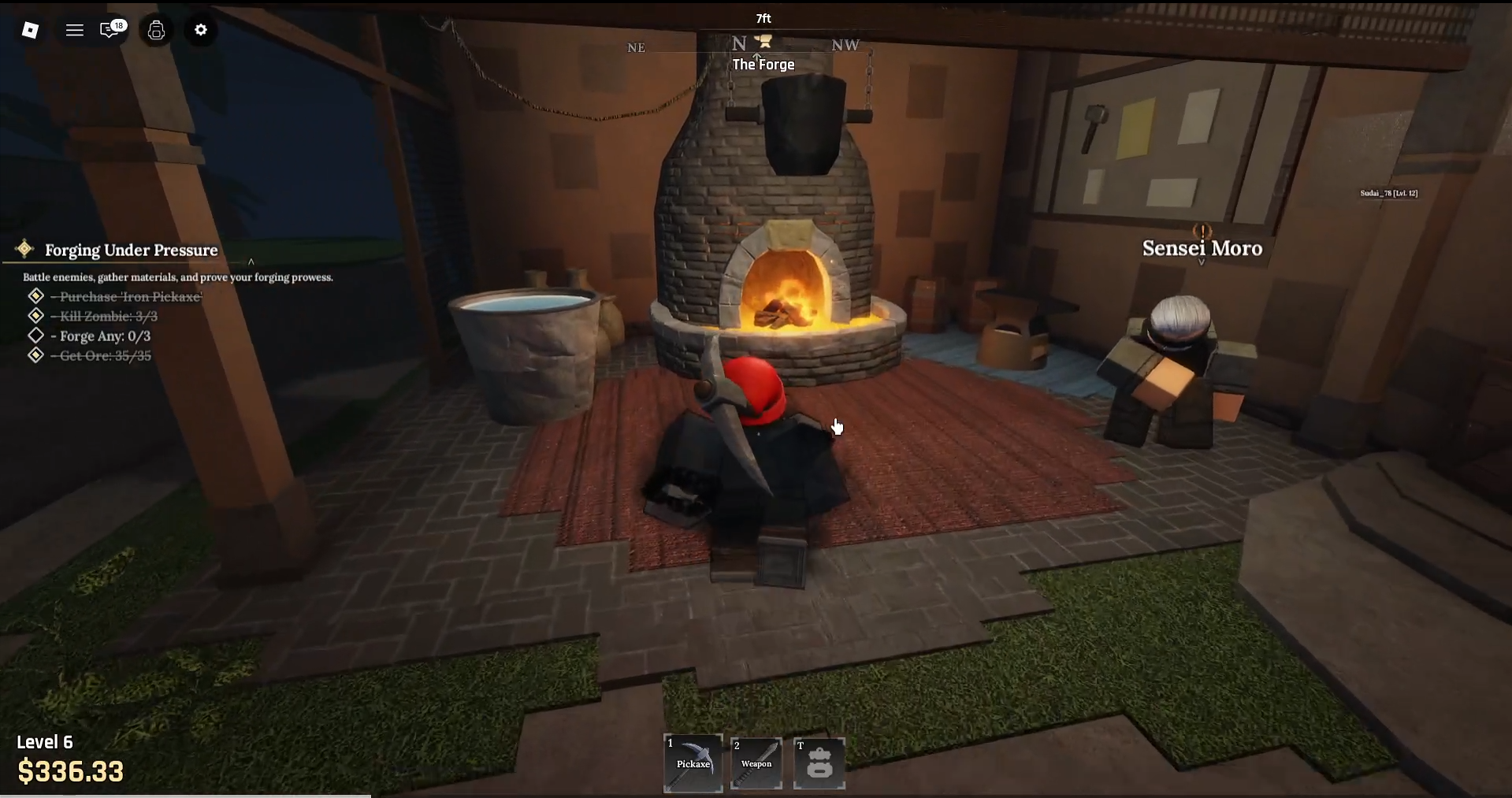1512x798 pixels.
Task: Toggle the Forge Any: 0/3 objective marker
Action: 35,335
